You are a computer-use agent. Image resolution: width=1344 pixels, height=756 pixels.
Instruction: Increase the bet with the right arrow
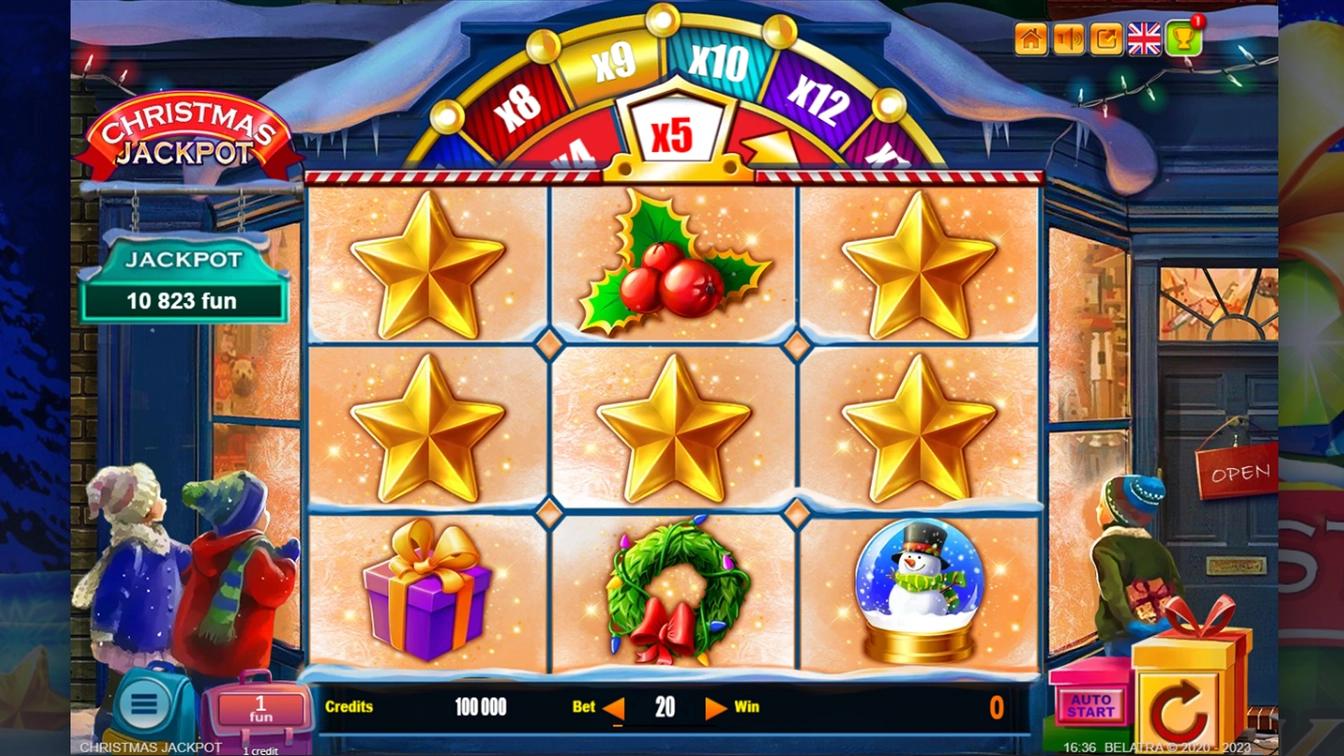pos(716,709)
